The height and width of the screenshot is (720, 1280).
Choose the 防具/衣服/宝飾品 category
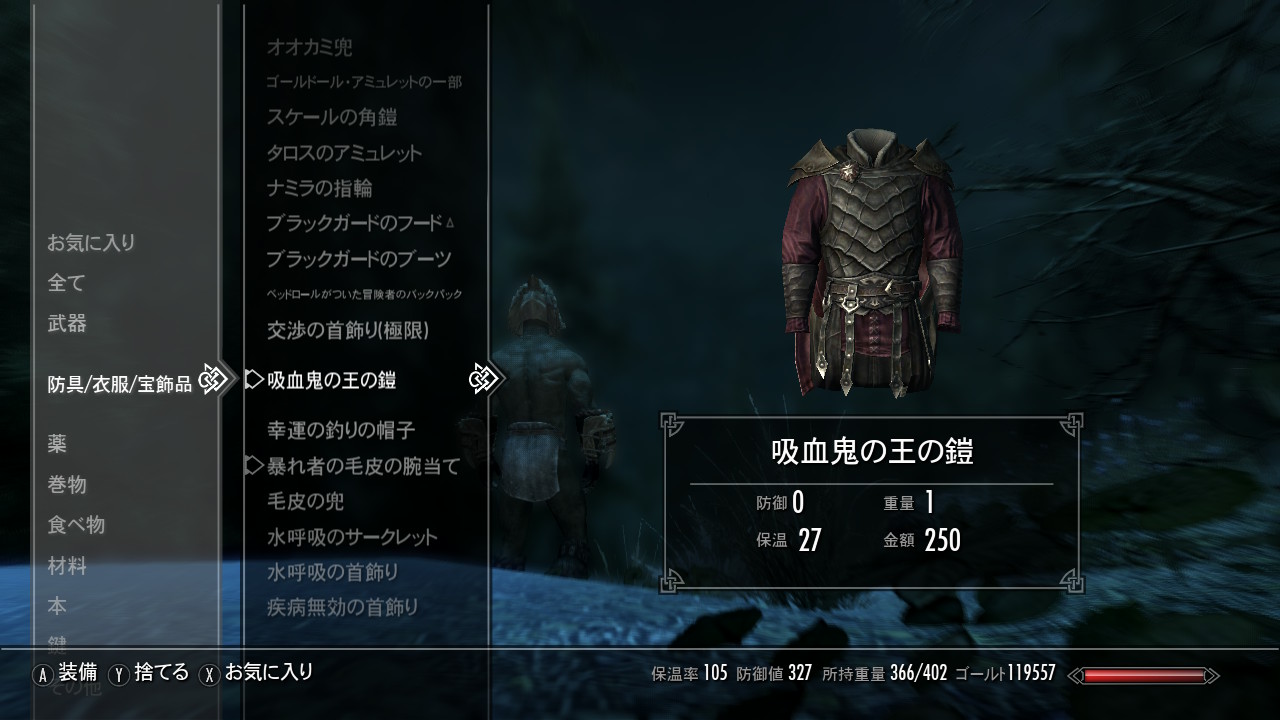click(x=119, y=384)
